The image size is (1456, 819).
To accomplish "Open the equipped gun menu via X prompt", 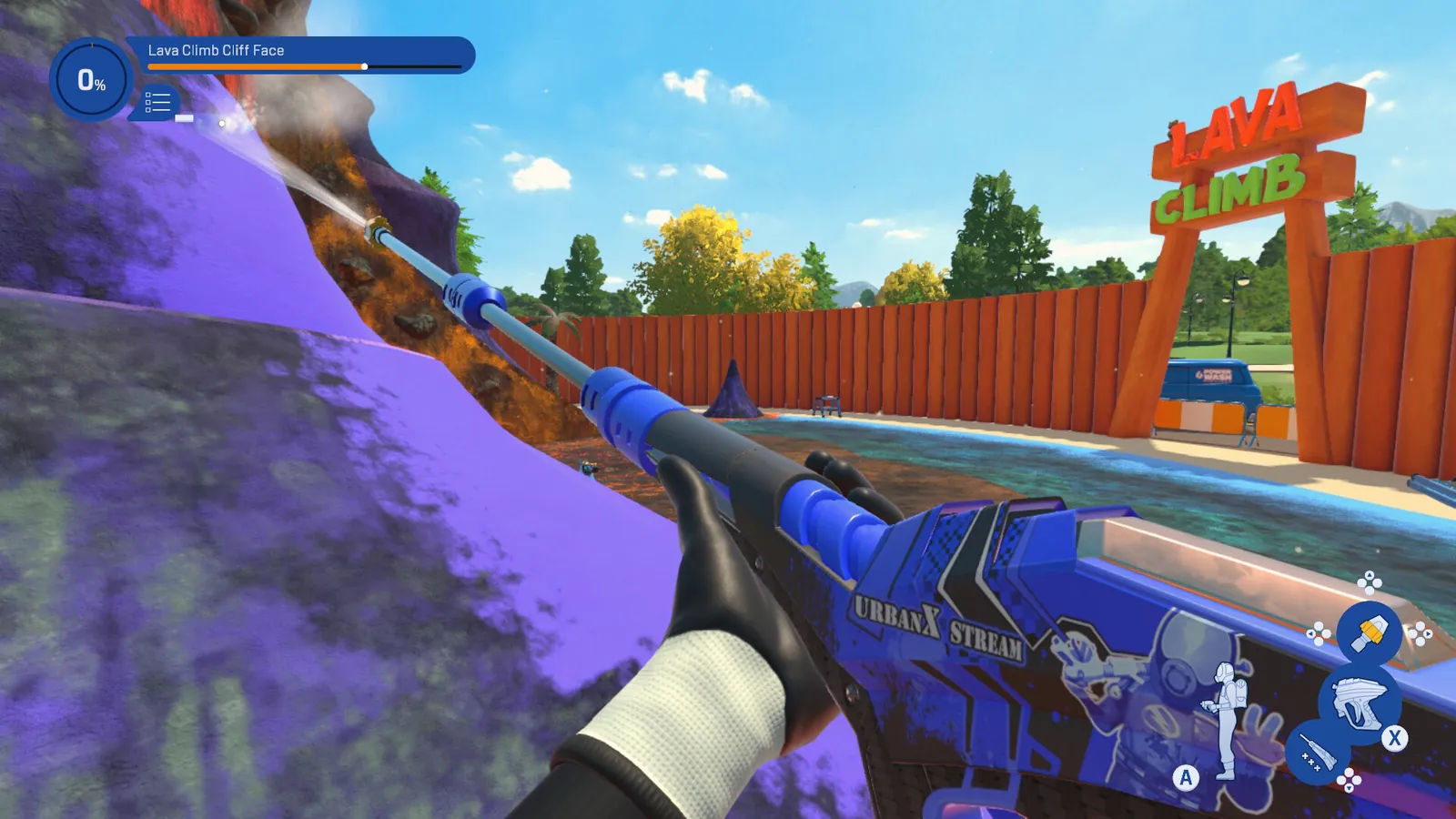I will click(1394, 738).
